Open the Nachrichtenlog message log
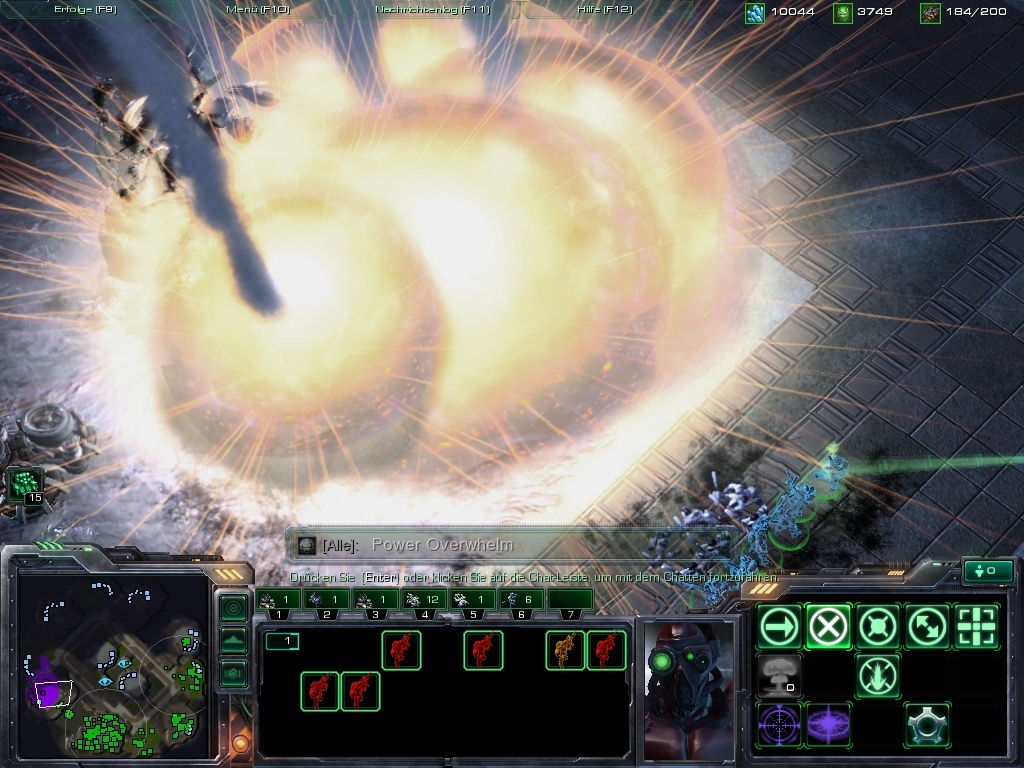1024x768 pixels. click(x=432, y=9)
